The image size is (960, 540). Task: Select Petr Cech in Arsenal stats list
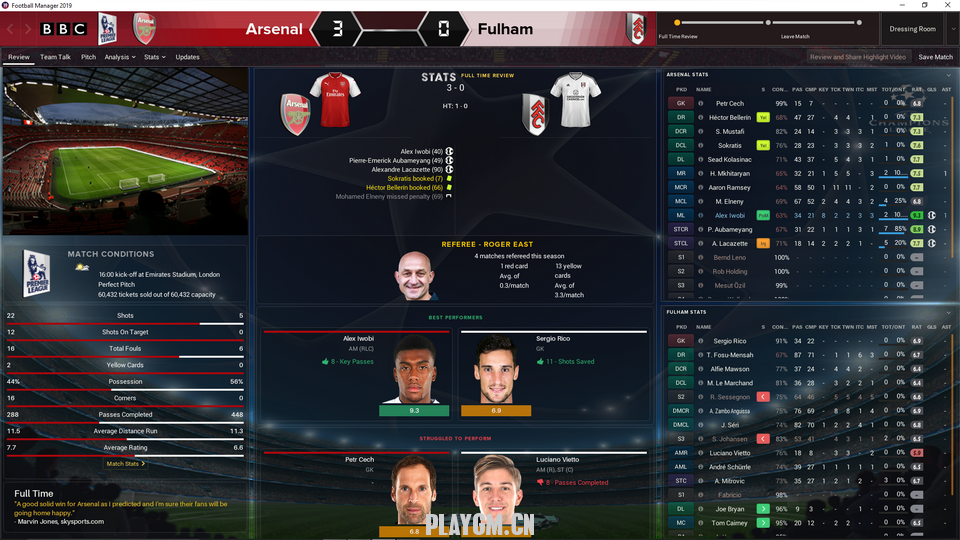pyautogui.click(x=729, y=103)
